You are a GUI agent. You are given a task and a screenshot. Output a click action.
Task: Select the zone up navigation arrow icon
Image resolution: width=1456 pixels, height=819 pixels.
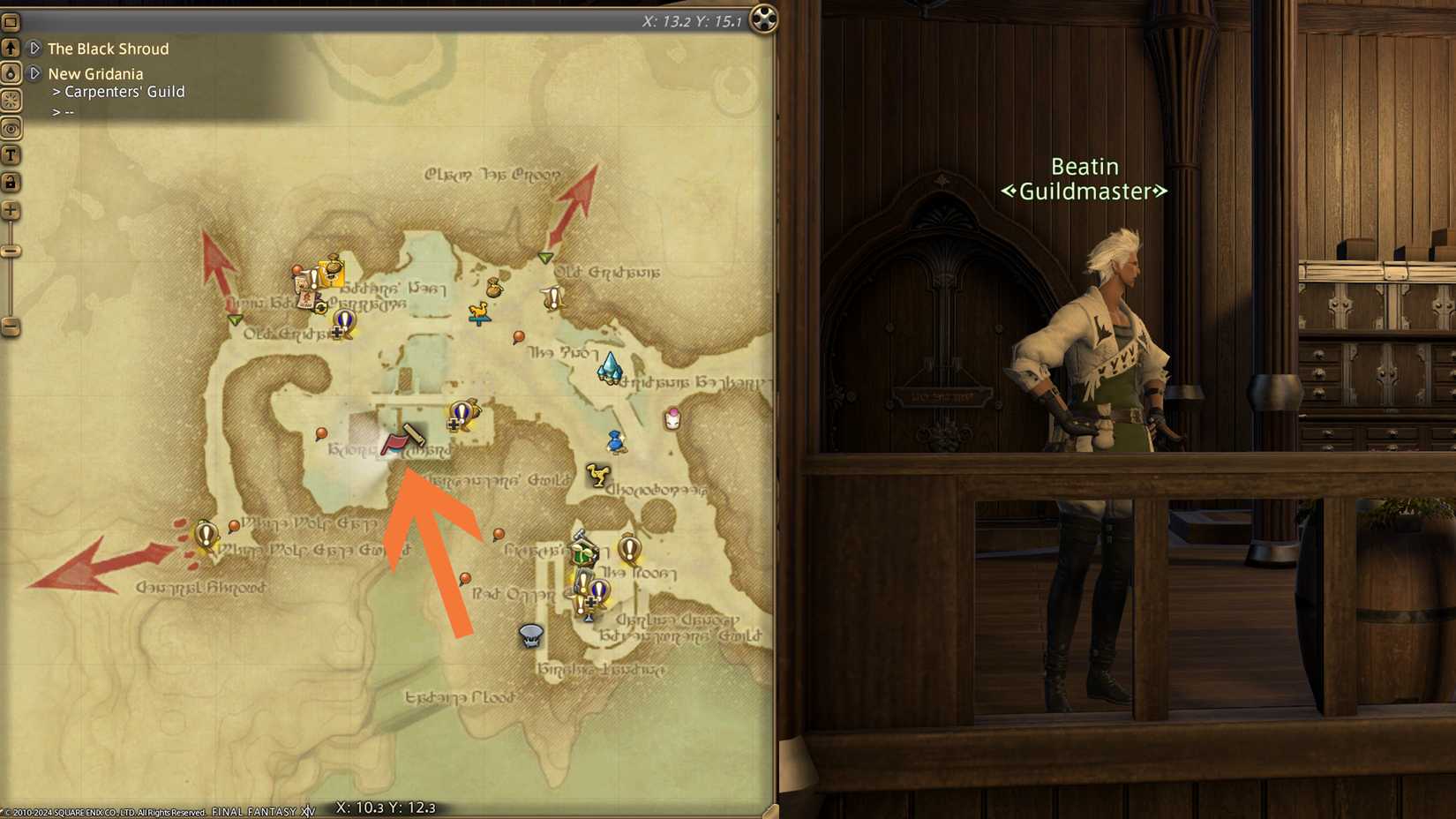(x=10, y=46)
